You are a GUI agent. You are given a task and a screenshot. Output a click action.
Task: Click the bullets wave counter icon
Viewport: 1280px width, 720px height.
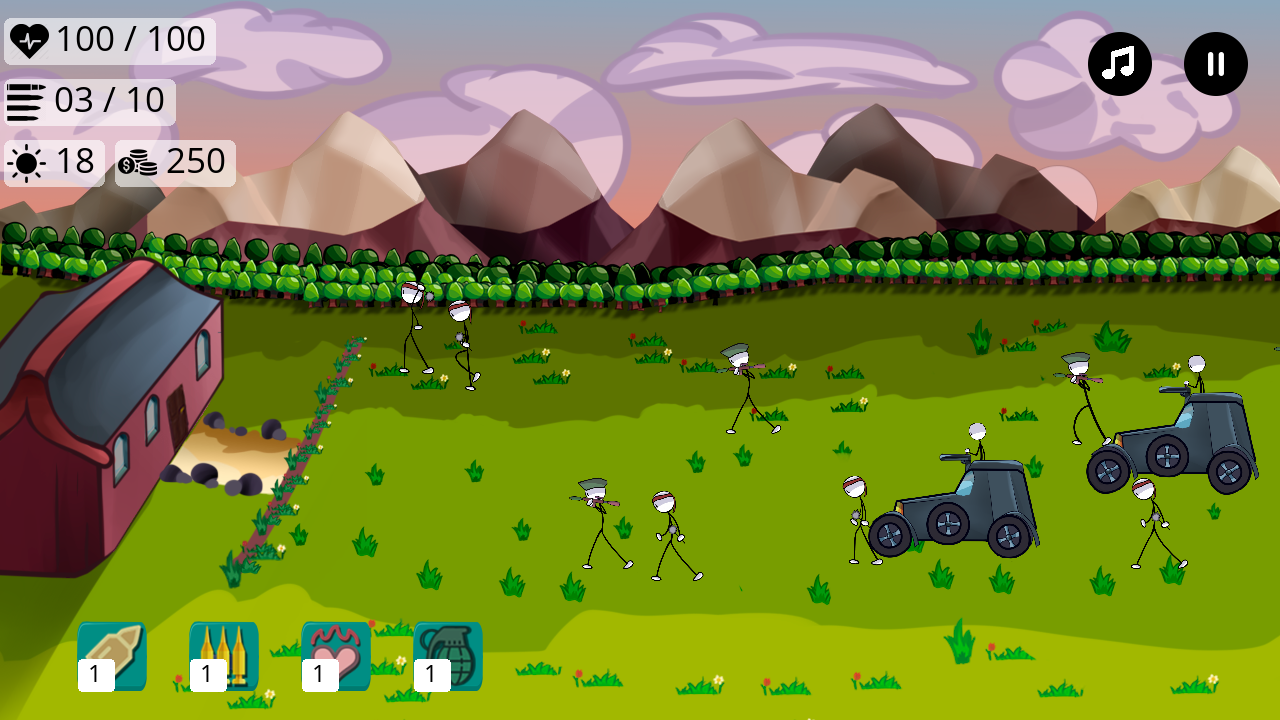[27, 100]
